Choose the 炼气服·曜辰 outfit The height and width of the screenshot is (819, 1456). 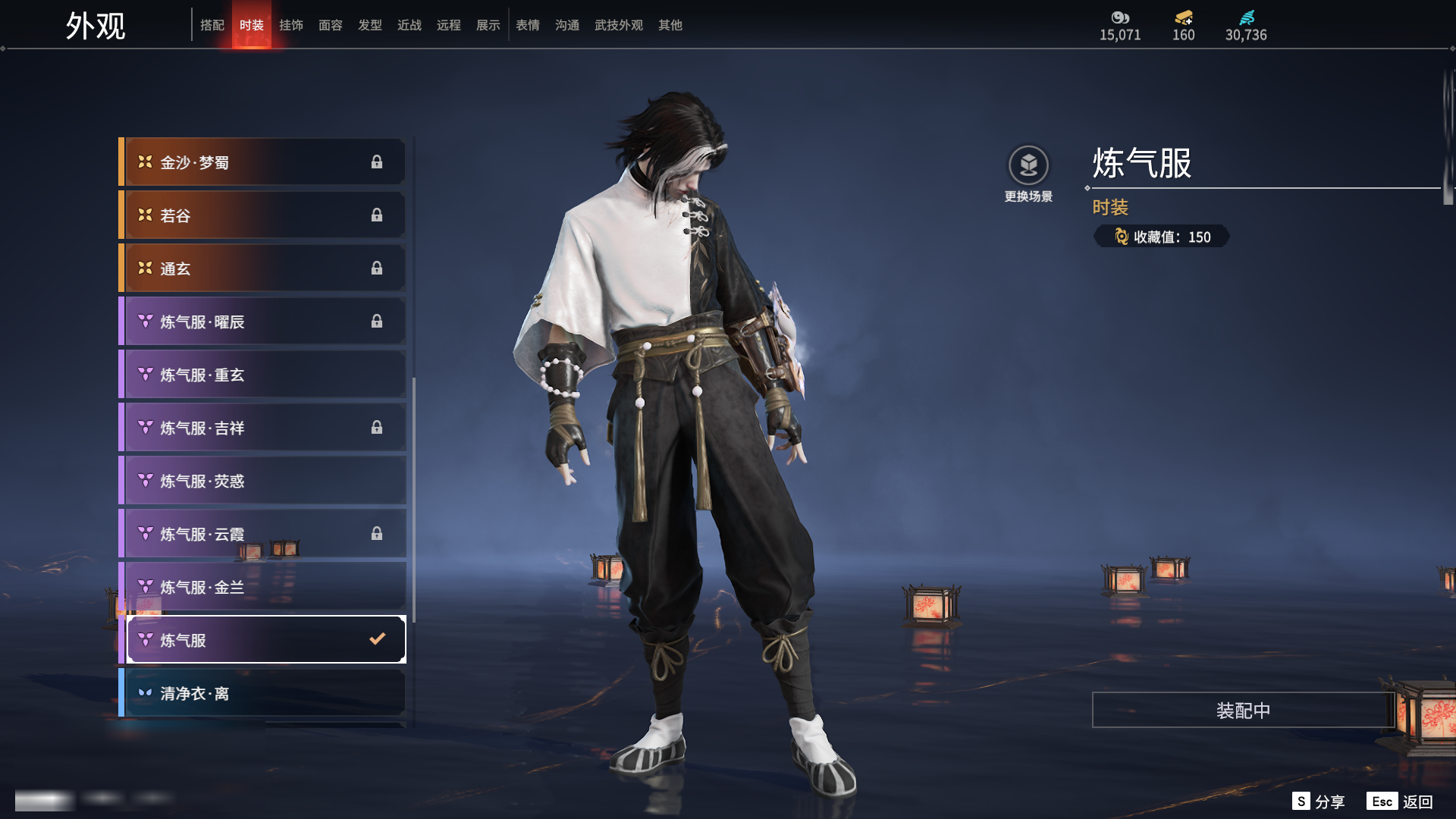coord(262,322)
